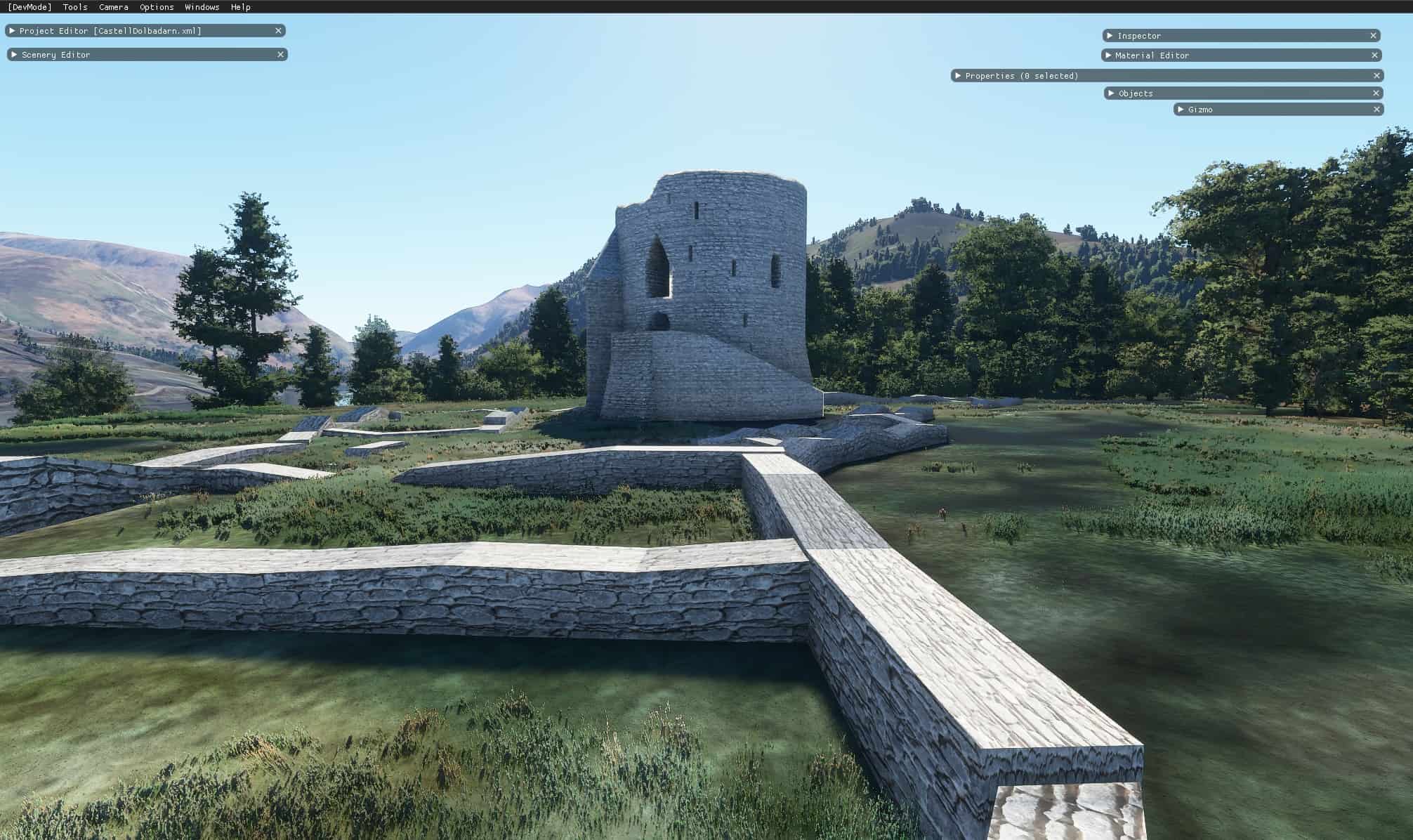This screenshot has height=840, width=1413.
Task: Expand the Properties panel
Action: (x=958, y=76)
